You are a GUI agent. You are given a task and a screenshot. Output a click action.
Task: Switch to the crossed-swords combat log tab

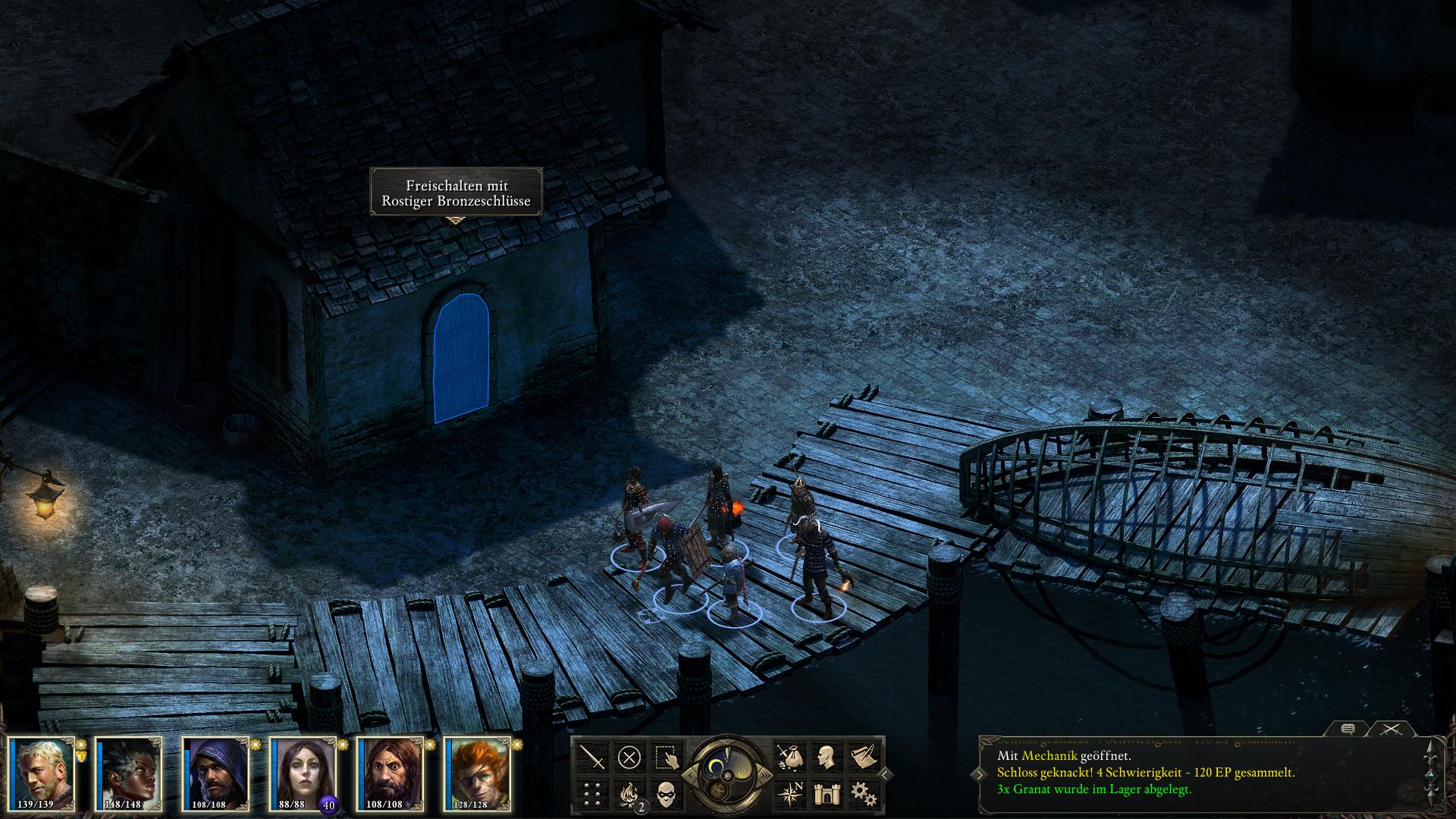pos(1390,729)
